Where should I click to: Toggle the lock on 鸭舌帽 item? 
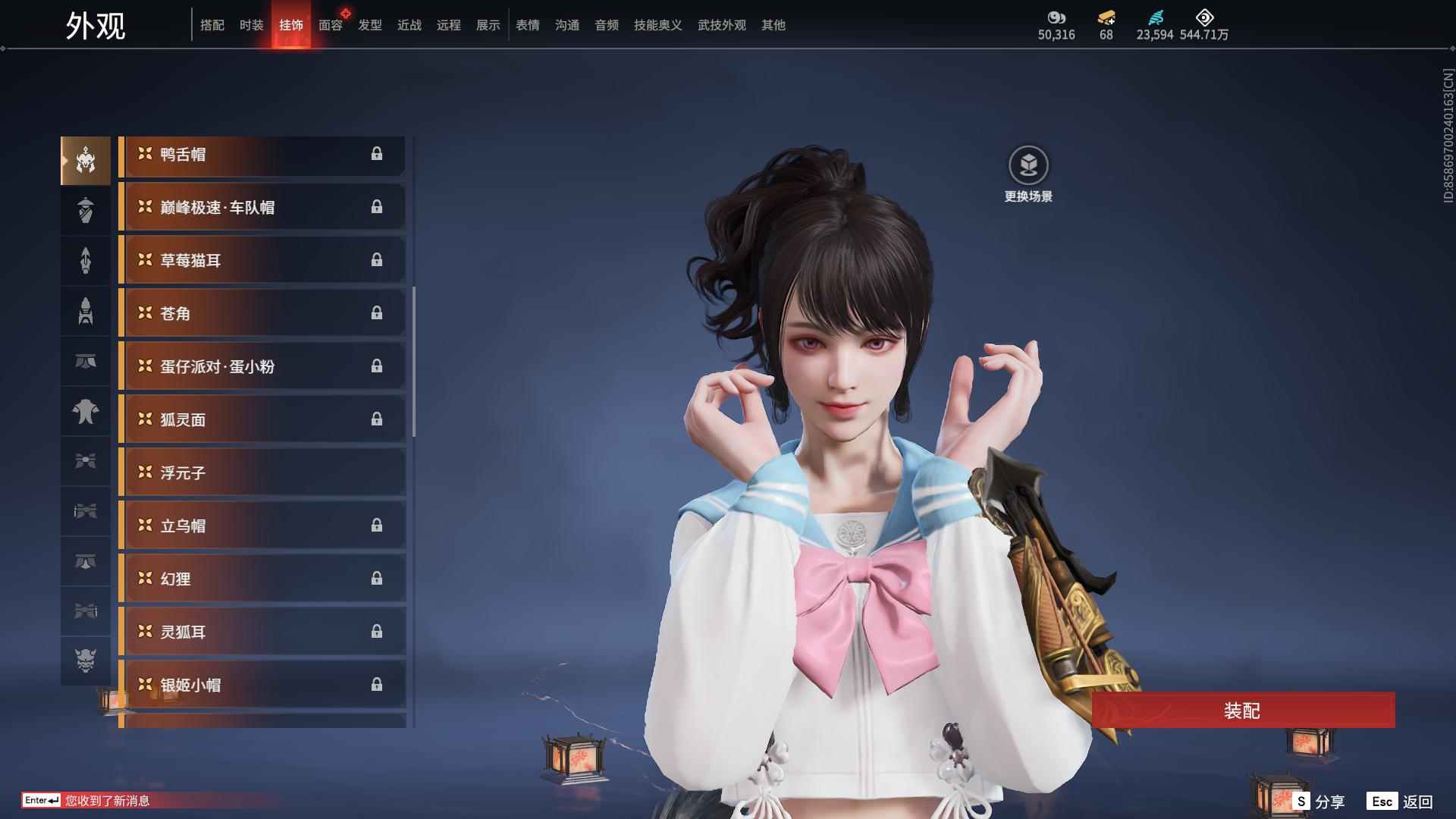click(x=378, y=155)
